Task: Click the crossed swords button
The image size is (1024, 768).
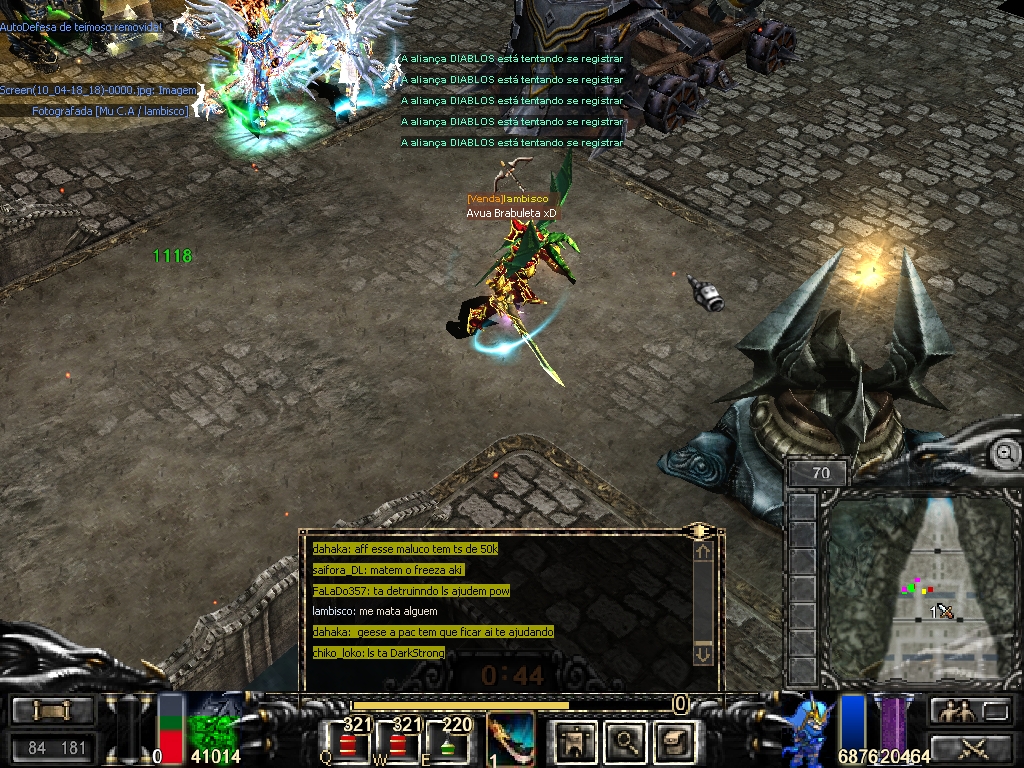Action: click(969, 746)
